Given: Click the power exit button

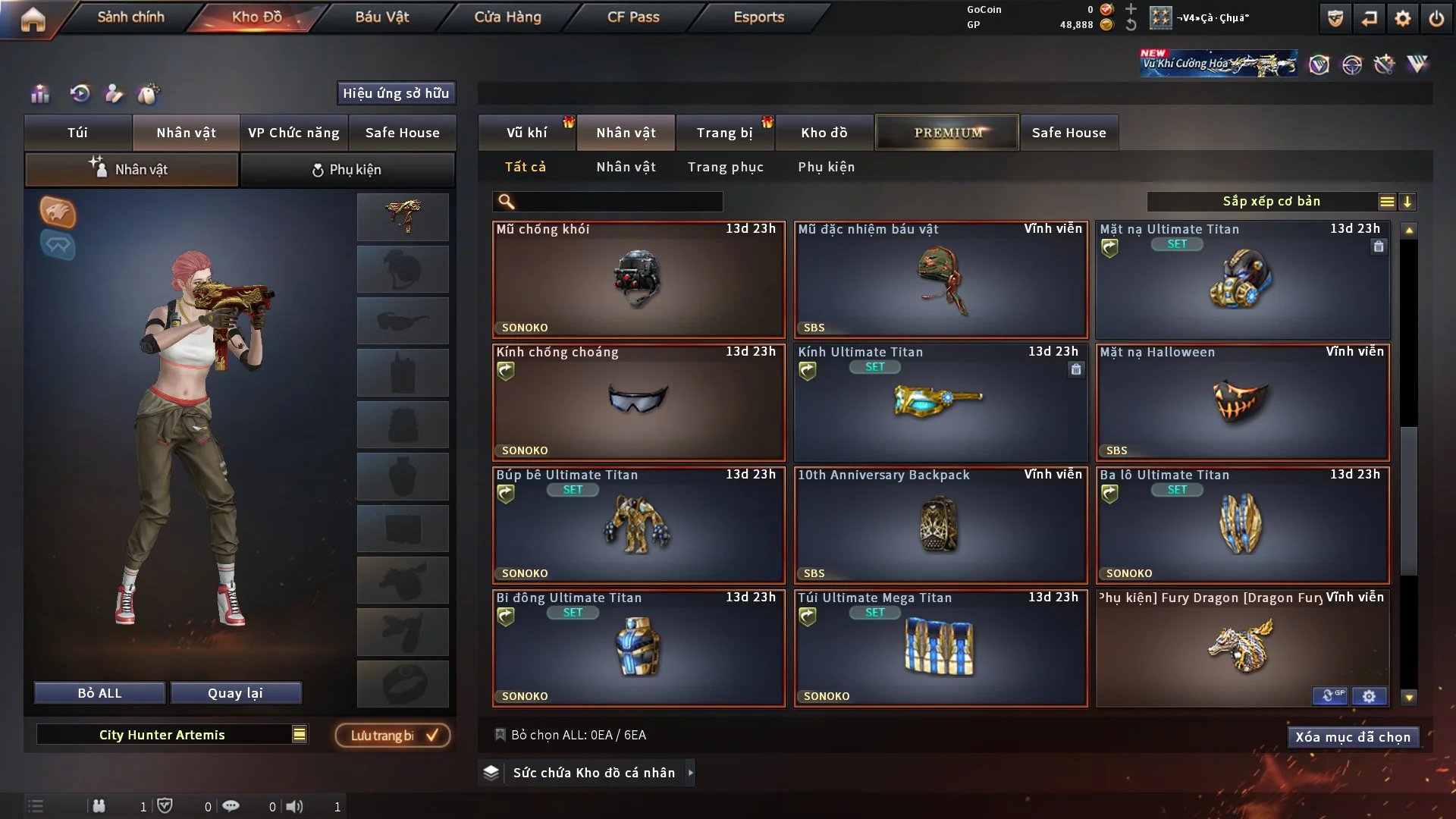Looking at the screenshot, I should coord(1436,18).
